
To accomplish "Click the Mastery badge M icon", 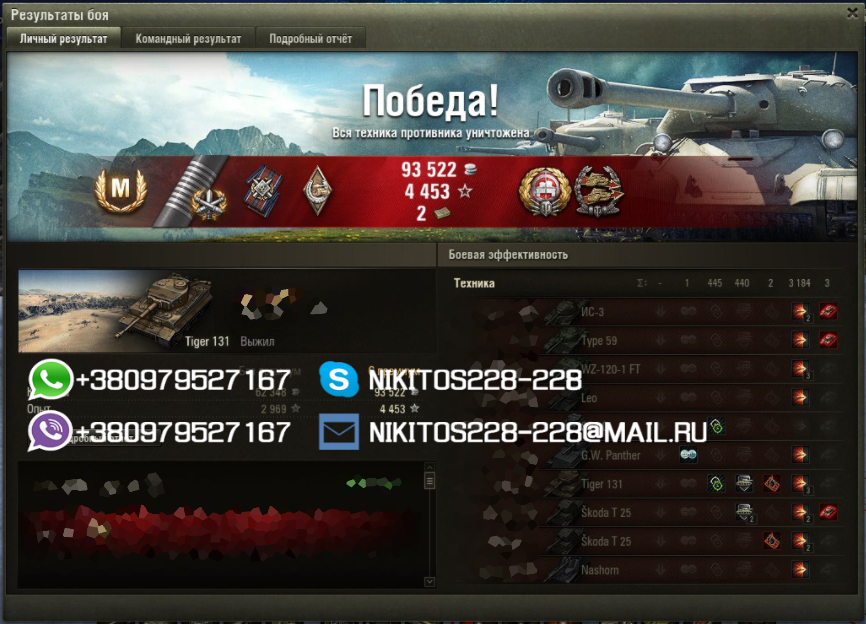I will pos(122,188).
